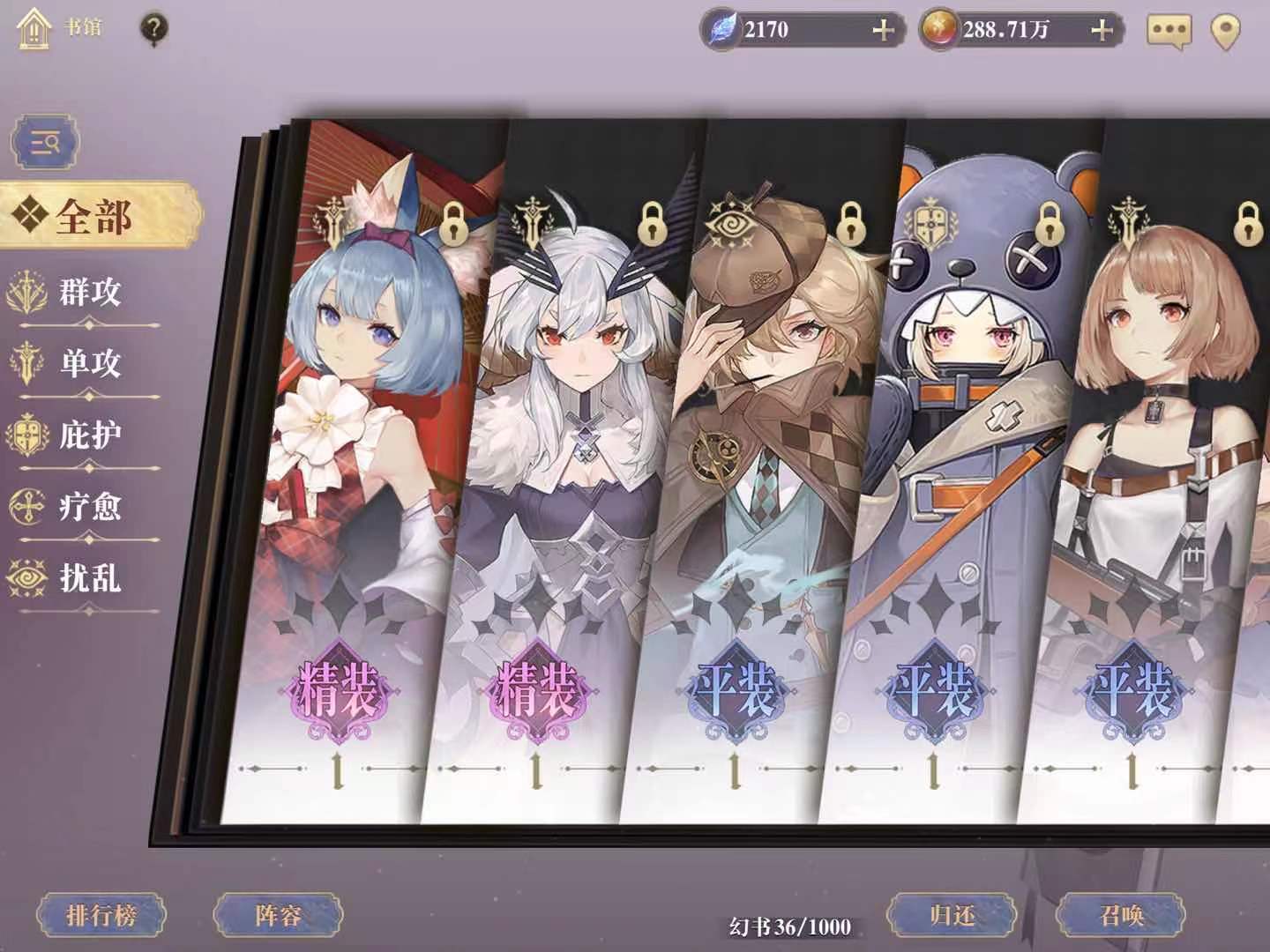Viewport: 1270px width, 952px height.
Task: Select the 疗愈 healing category
Action: (88, 507)
